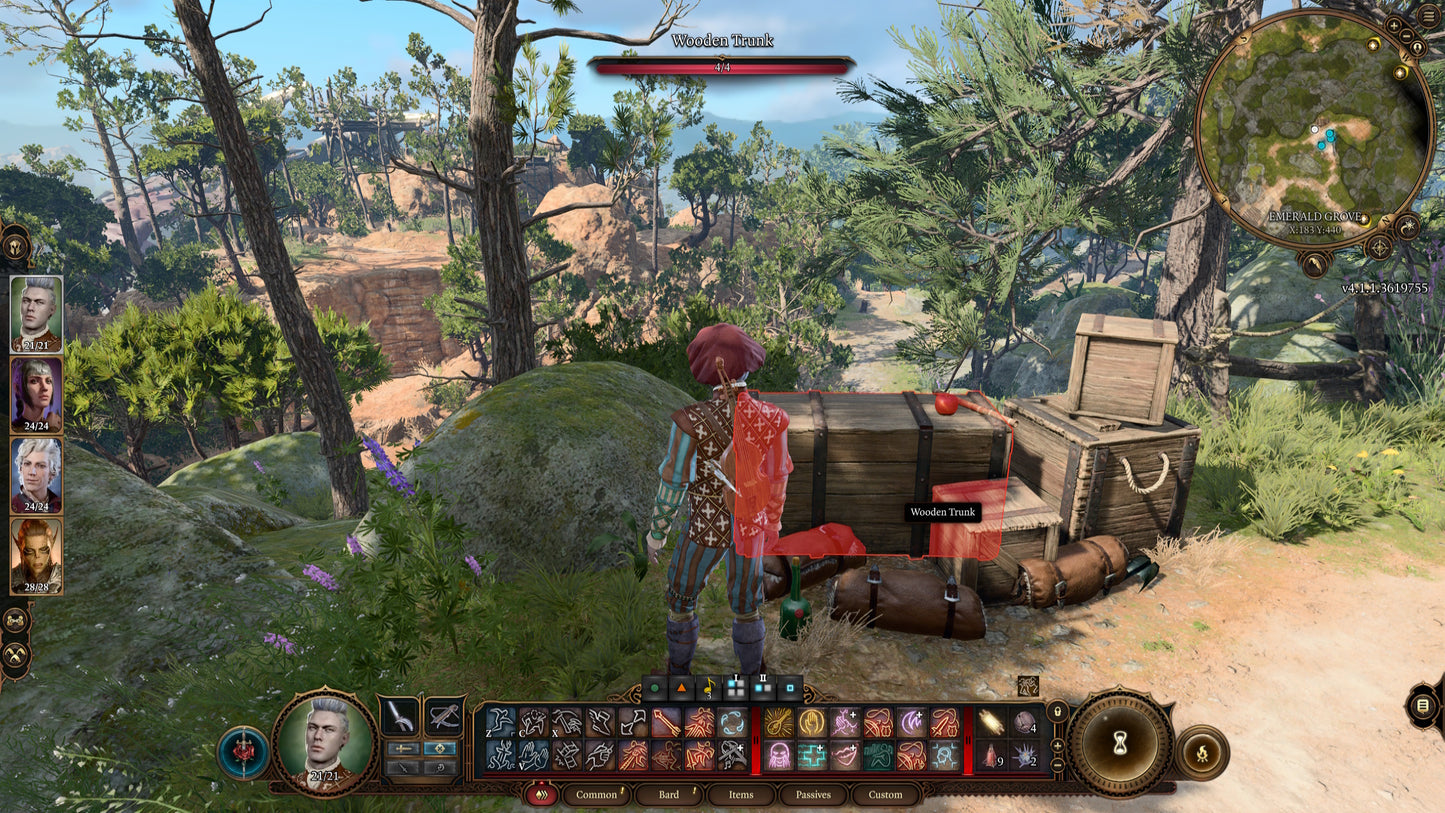The width and height of the screenshot is (1445, 813).
Task: Lock the hotbar using the padlock toggle
Action: coord(1057,712)
